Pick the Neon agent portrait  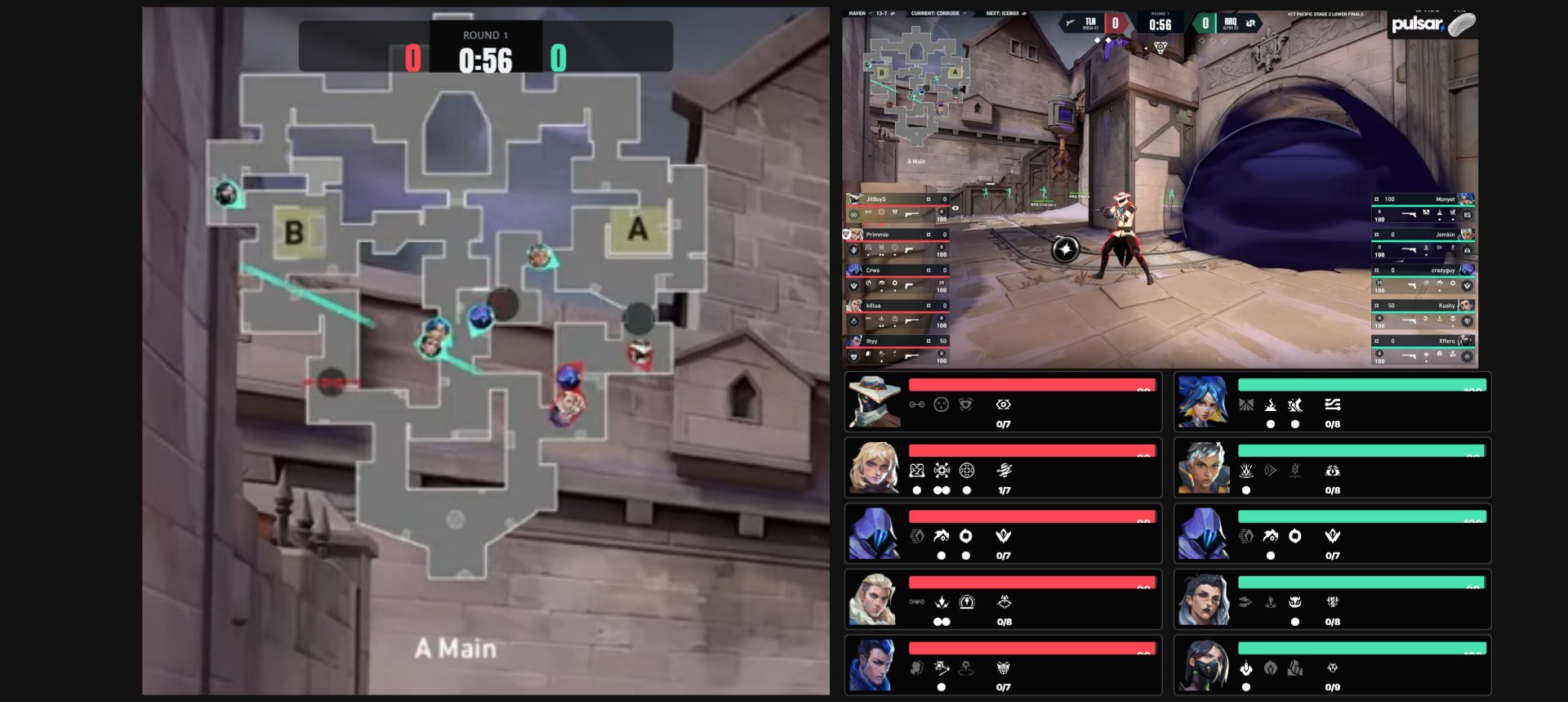1203,401
